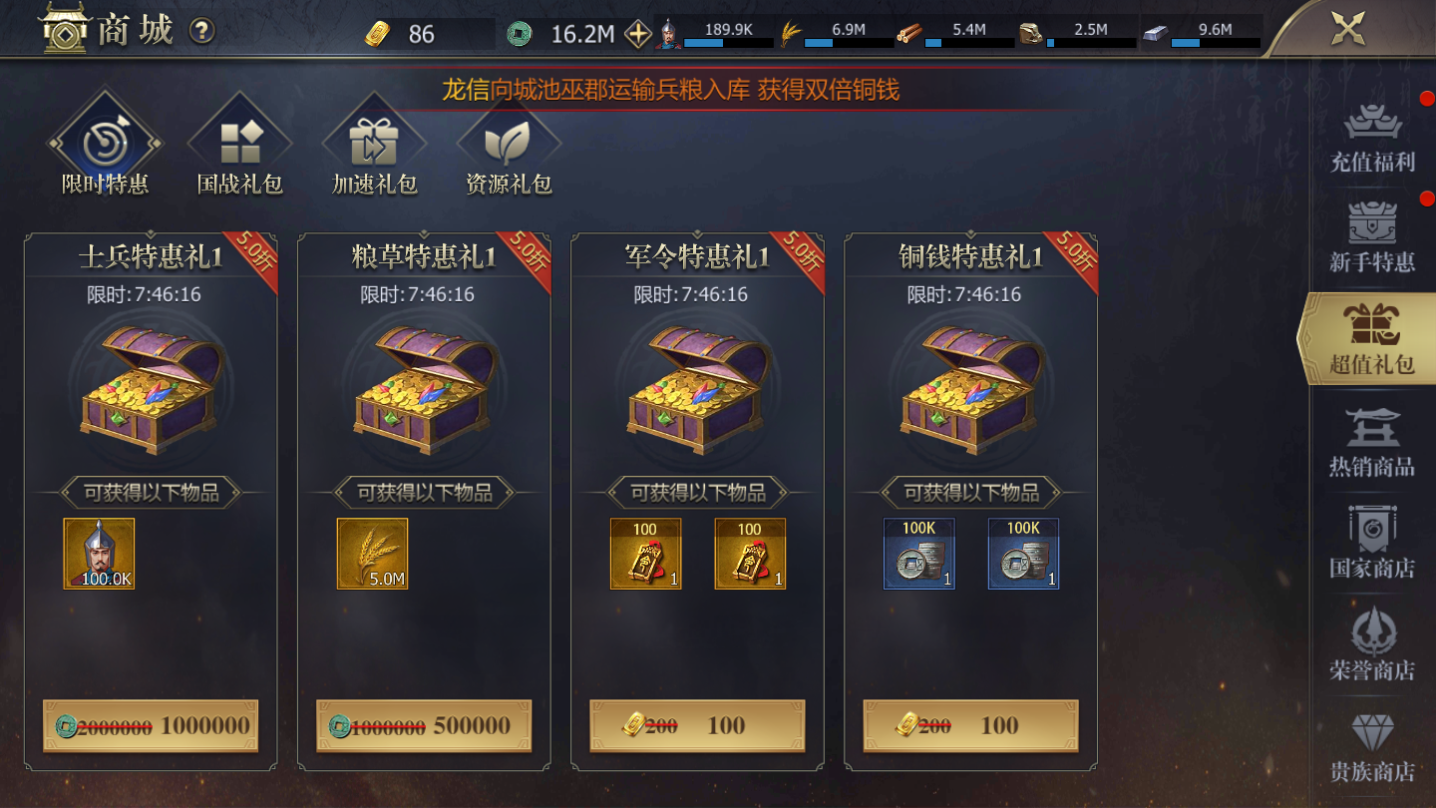The image size is (1436, 808).
Task: Switch to the 加速礼包 tab
Action: (374, 145)
